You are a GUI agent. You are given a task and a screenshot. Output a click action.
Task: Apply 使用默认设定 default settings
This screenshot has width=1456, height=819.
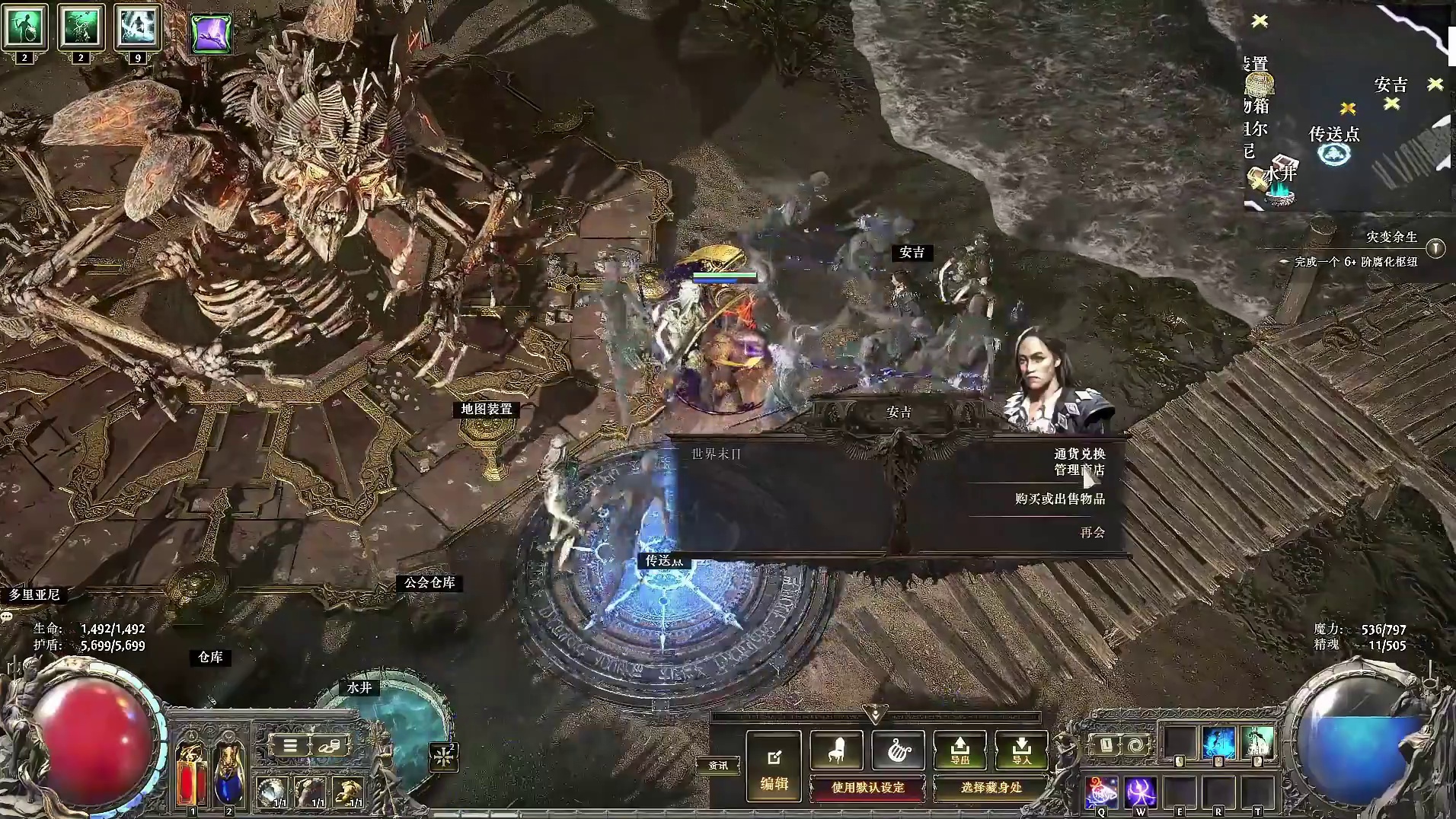[x=867, y=788]
